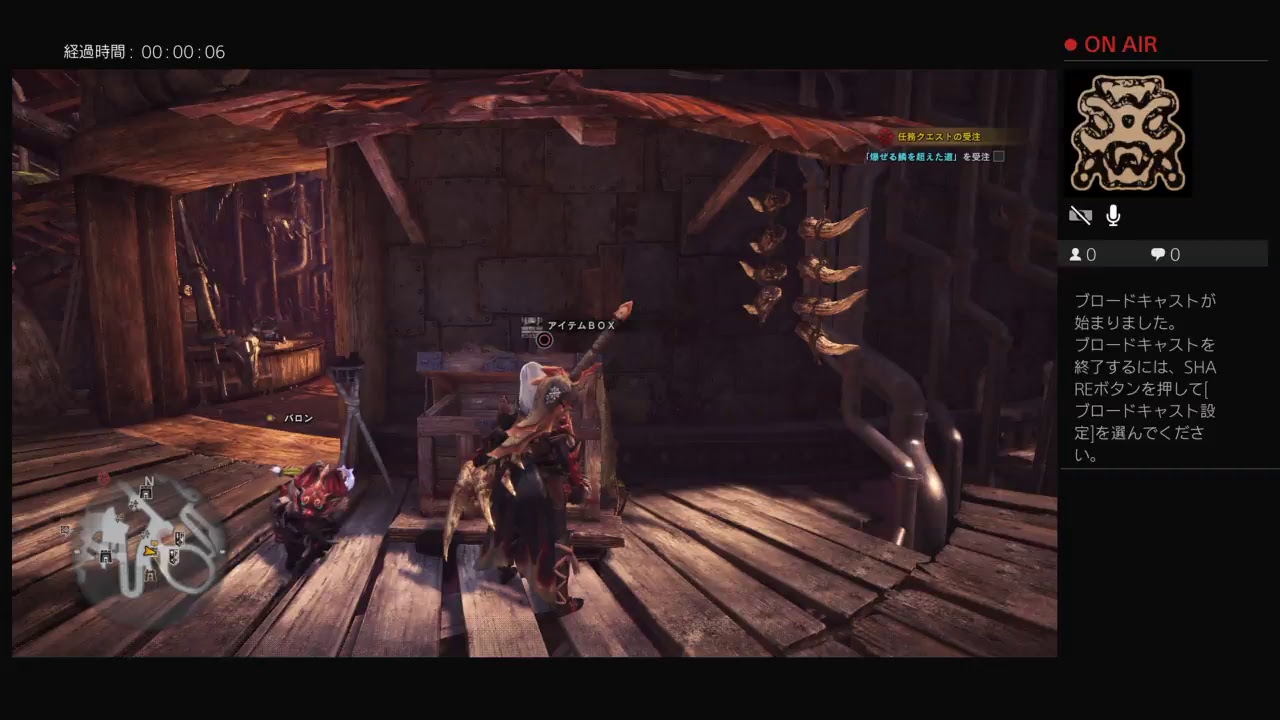Click the microphone icon in the broadcast panel

pyautogui.click(x=1113, y=215)
